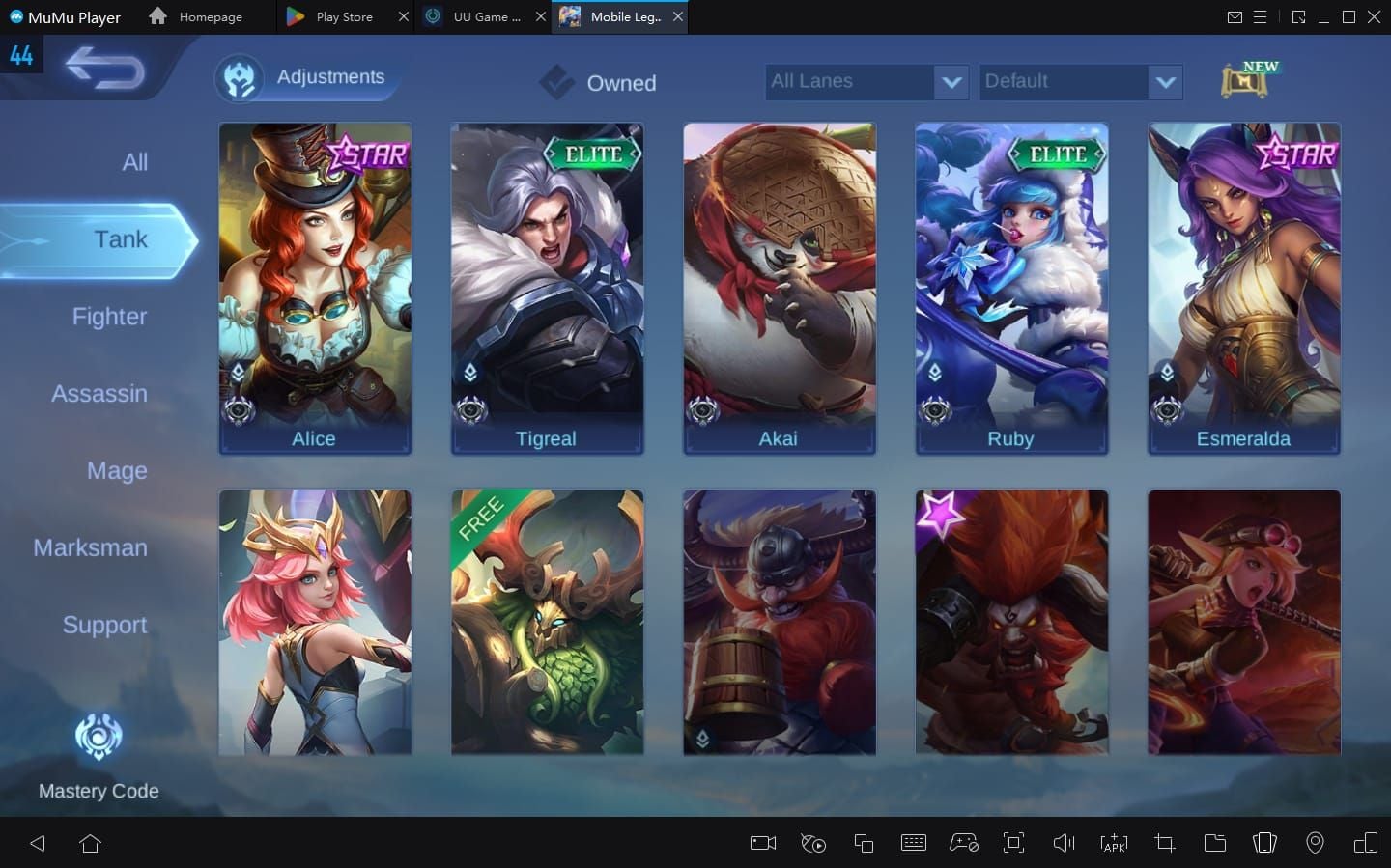
Task: Open the screen recorder tool
Action: [x=762, y=843]
